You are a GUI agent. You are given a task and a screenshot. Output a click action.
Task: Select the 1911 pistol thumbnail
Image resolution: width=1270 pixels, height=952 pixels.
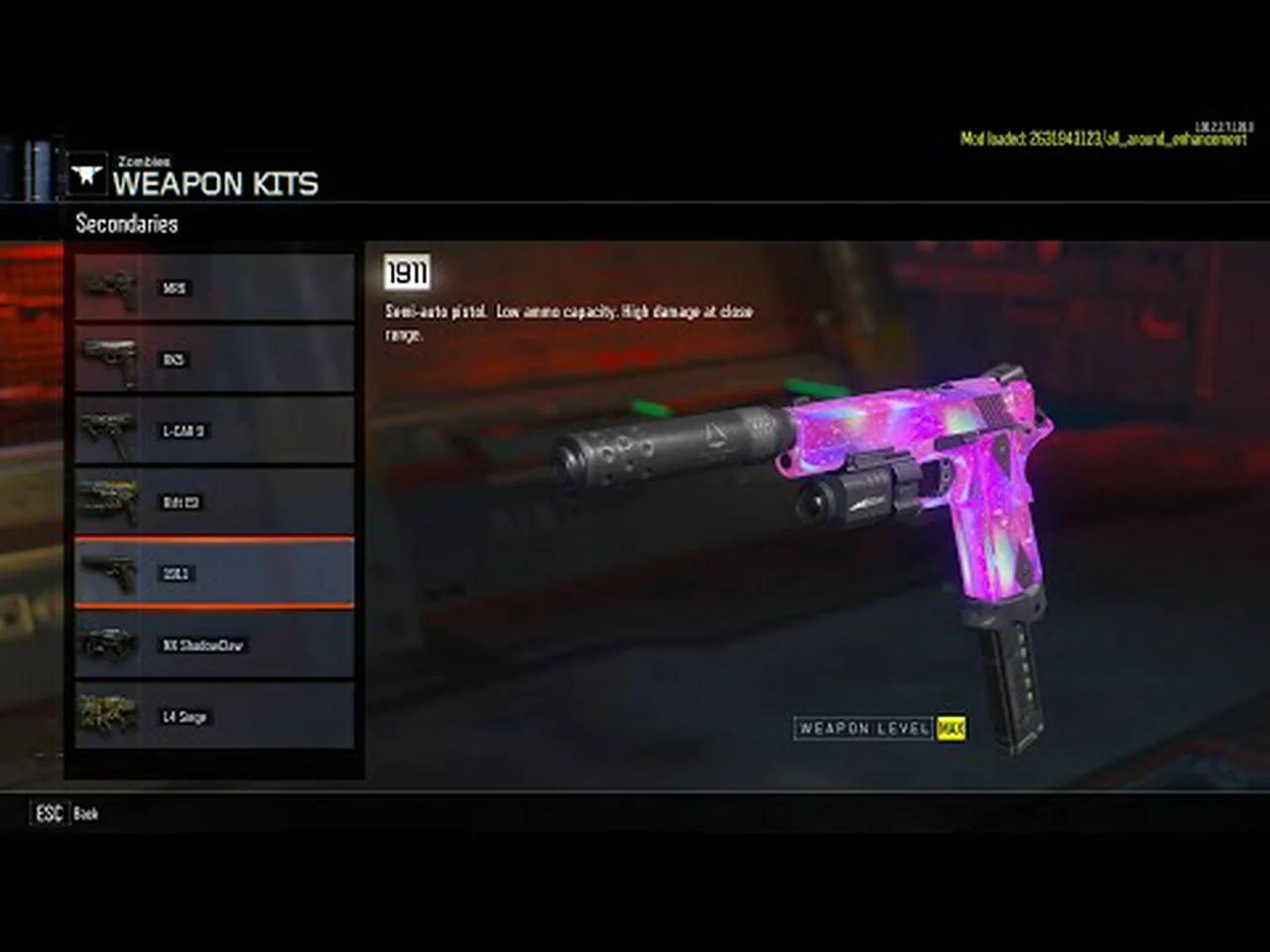(x=109, y=573)
